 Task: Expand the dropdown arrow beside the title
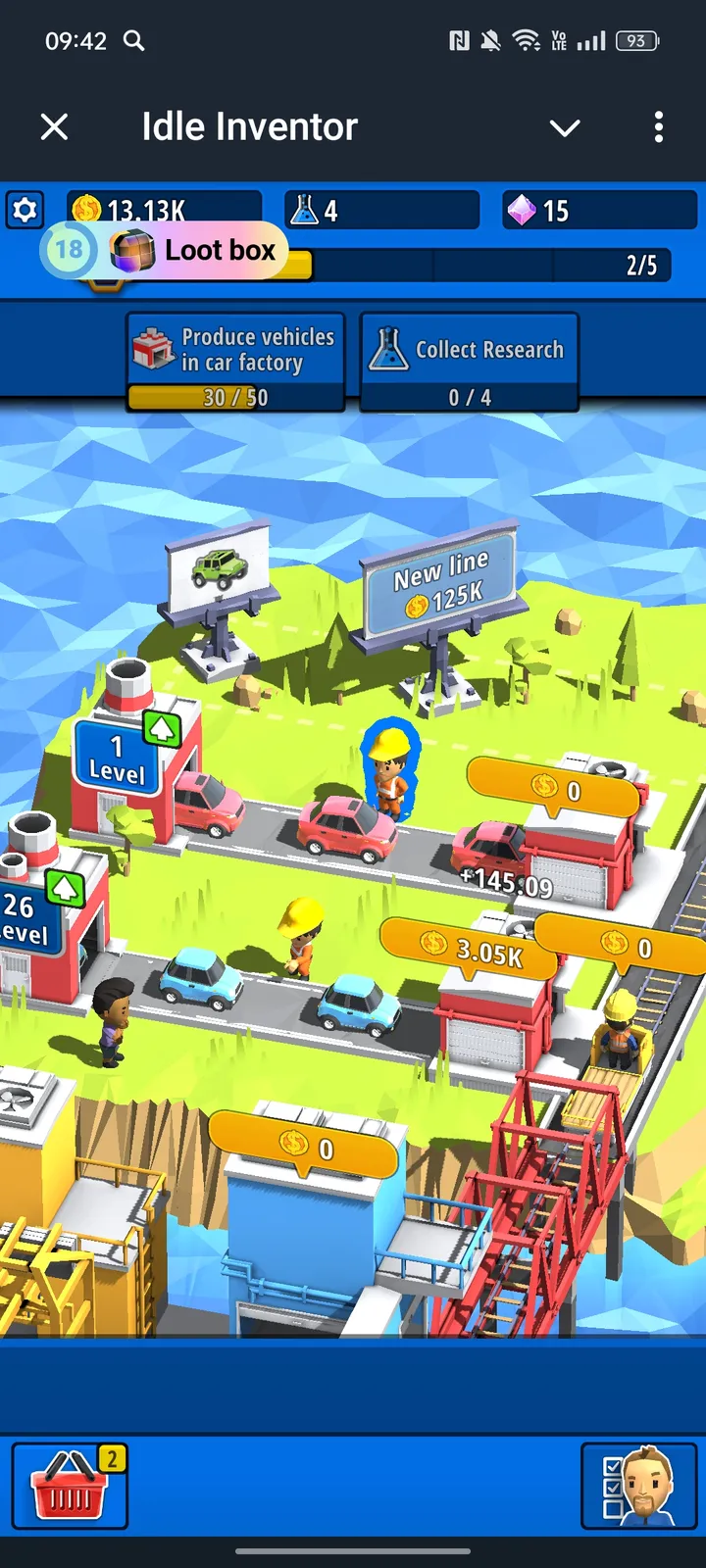tap(565, 127)
